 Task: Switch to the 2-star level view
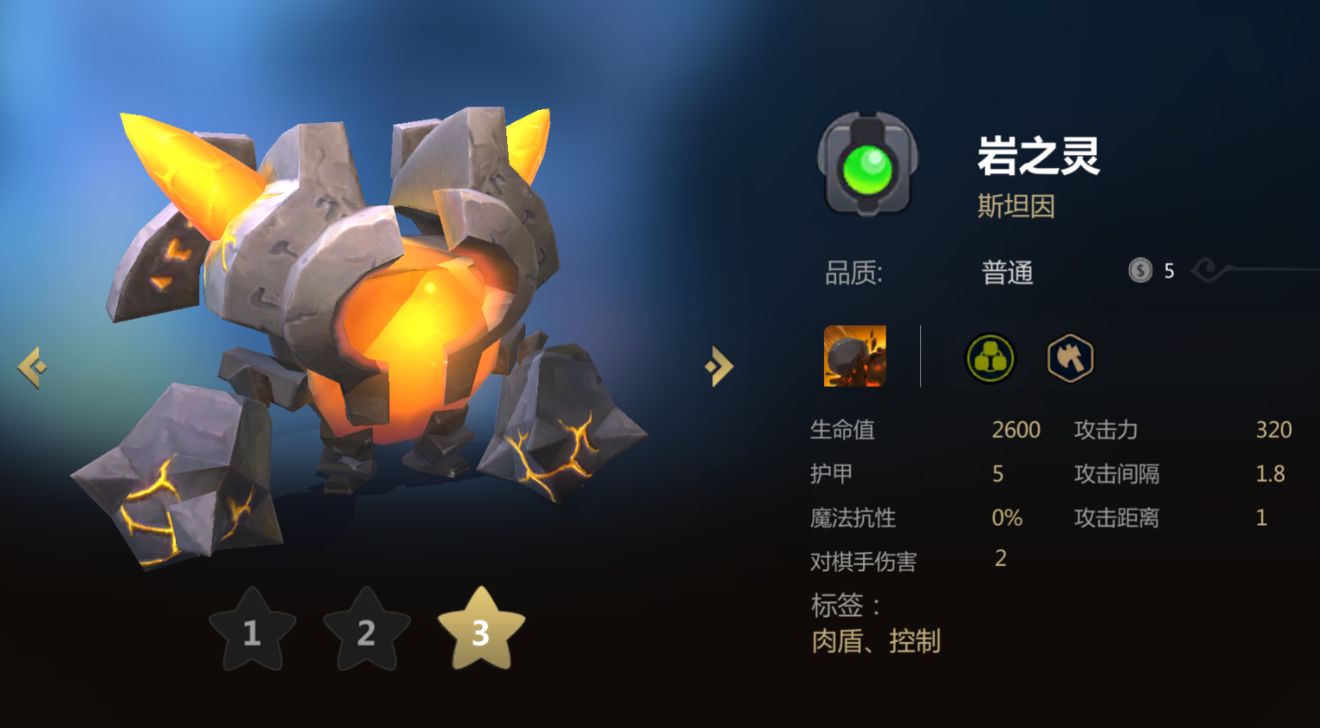366,631
